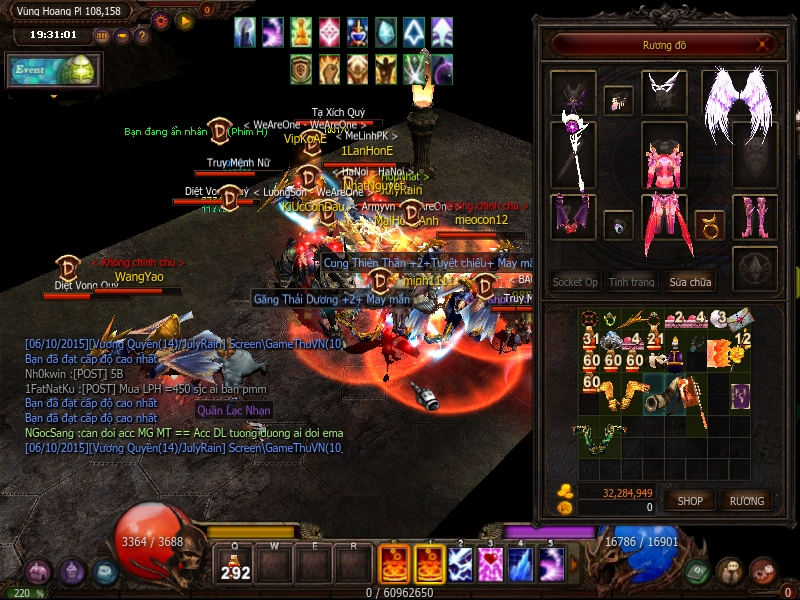Select the equipped white angel wings
Screen dimensions: 800x600
pos(739,103)
